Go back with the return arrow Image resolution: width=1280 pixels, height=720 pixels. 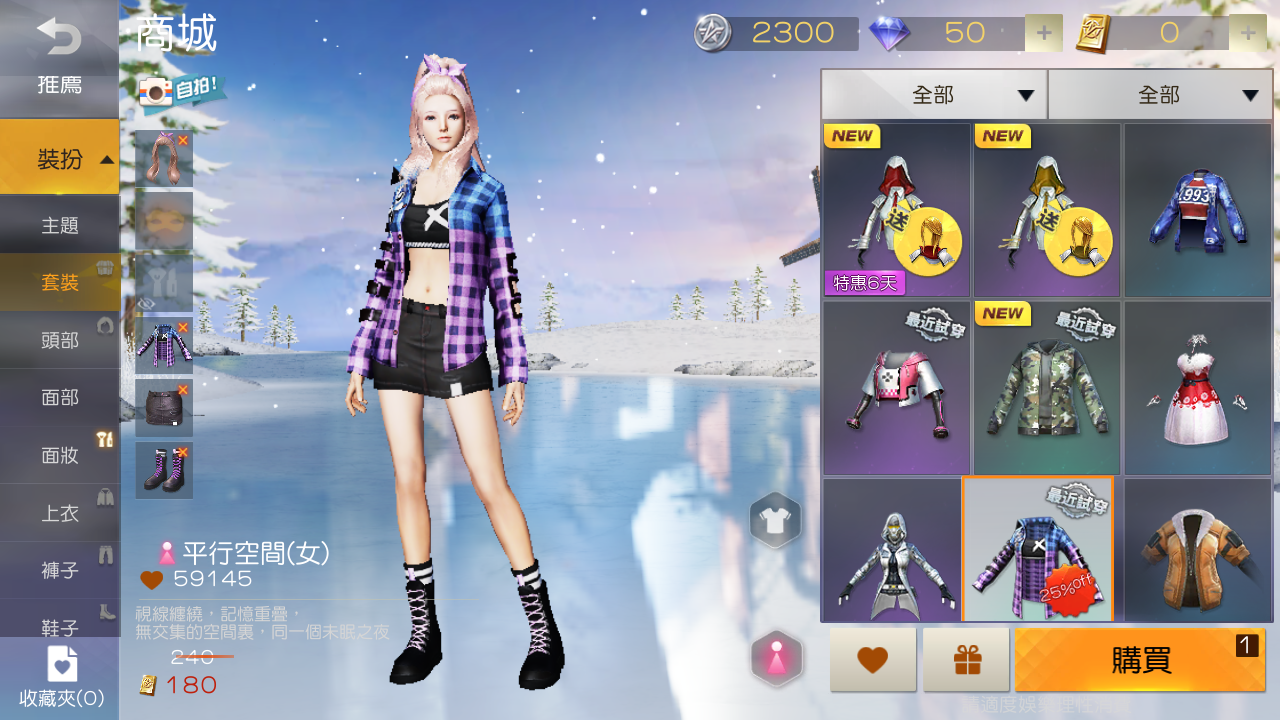pyautogui.click(x=58, y=36)
